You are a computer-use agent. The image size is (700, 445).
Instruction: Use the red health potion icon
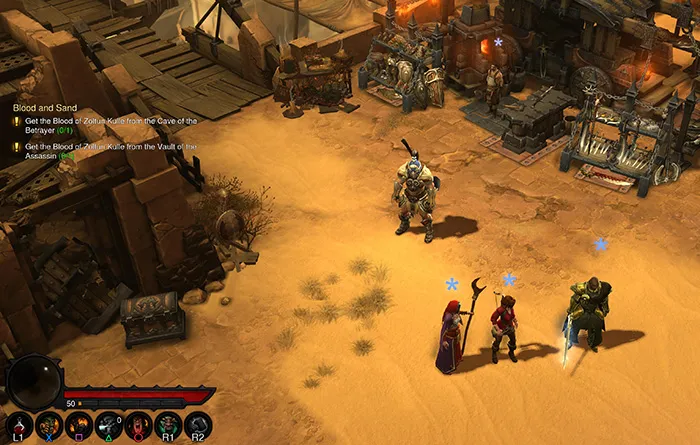(x=19, y=426)
